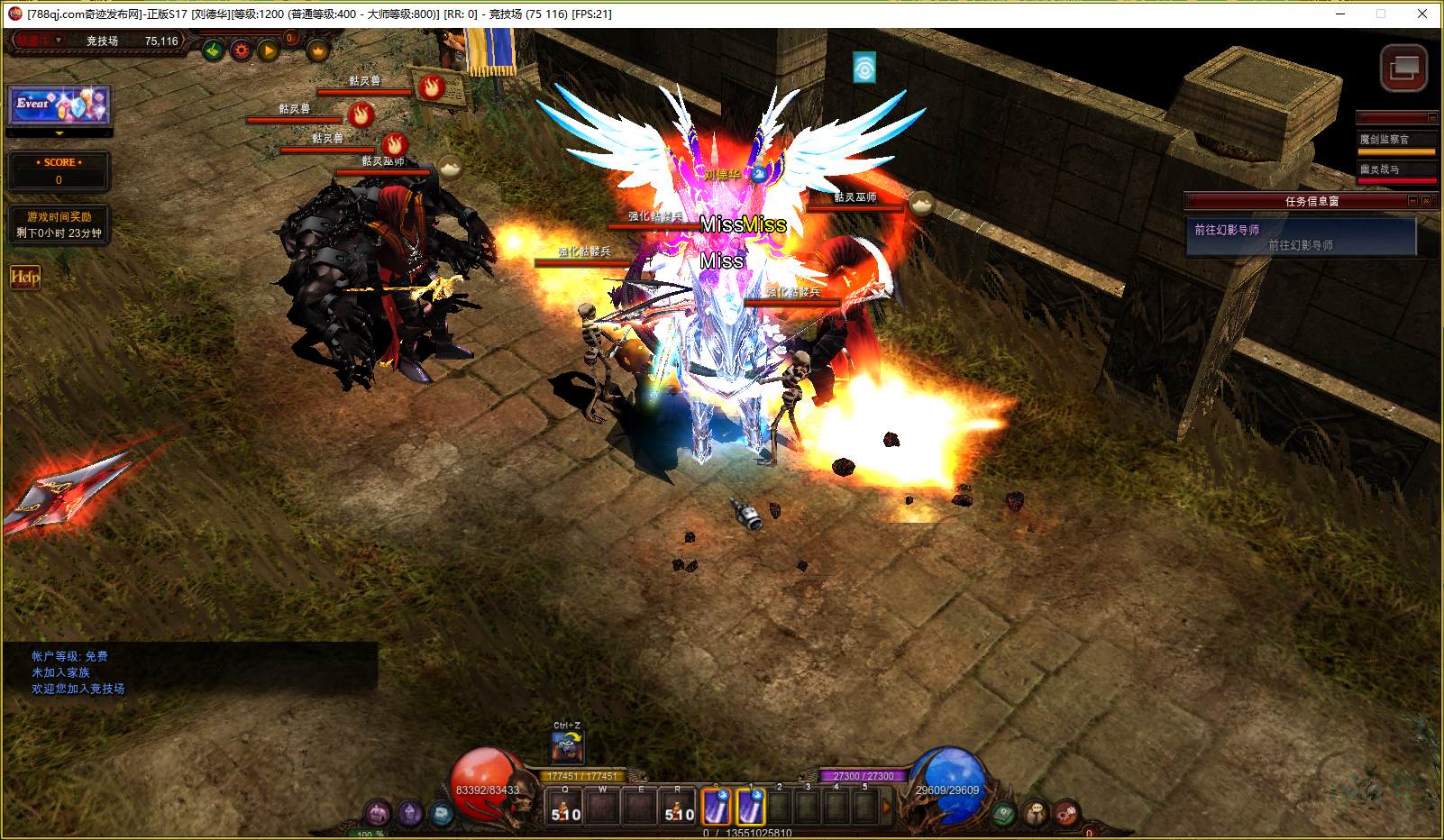The width and height of the screenshot is (1444, 840).
Task: Close the game window
Action: click(1423, 14)
